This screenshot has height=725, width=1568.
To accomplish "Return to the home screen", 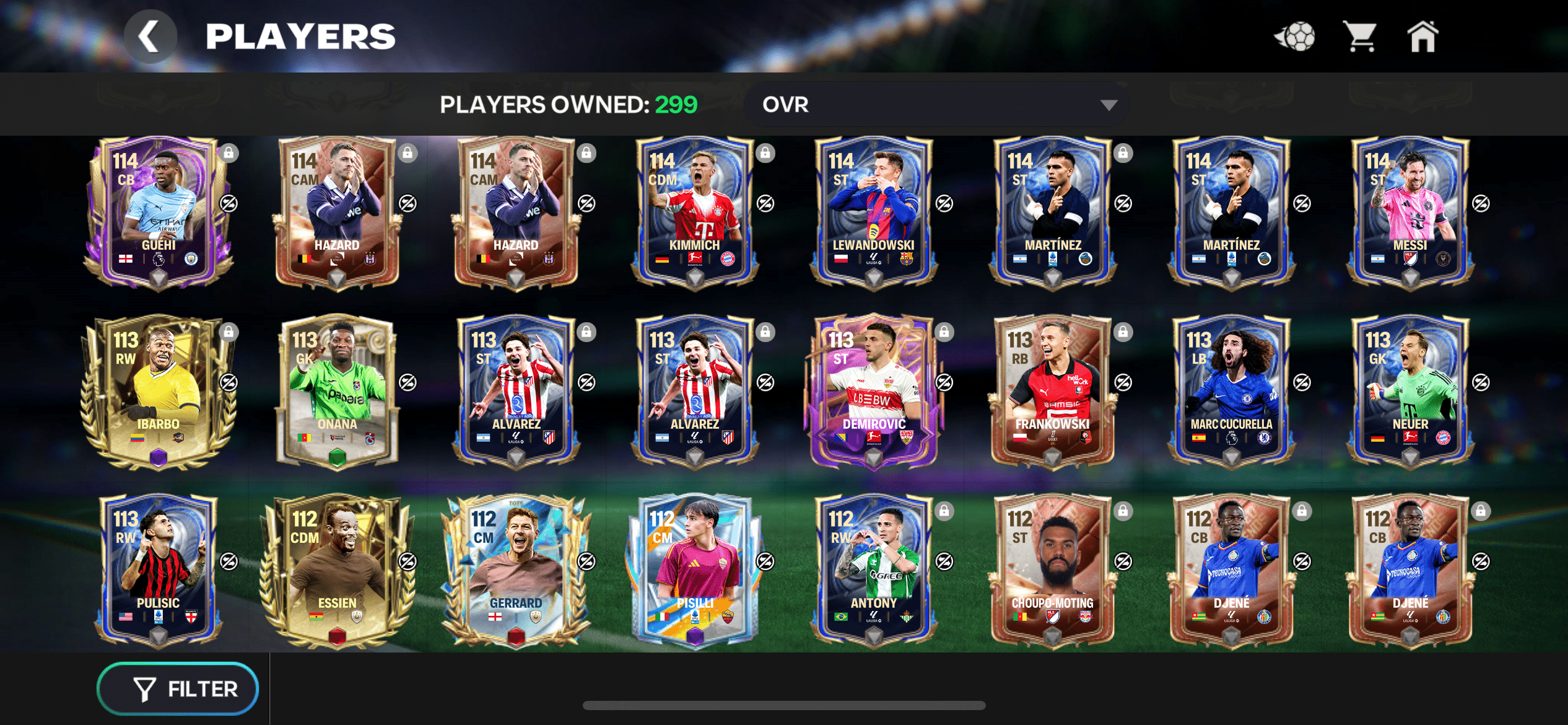I will [x=1422, y=37].
